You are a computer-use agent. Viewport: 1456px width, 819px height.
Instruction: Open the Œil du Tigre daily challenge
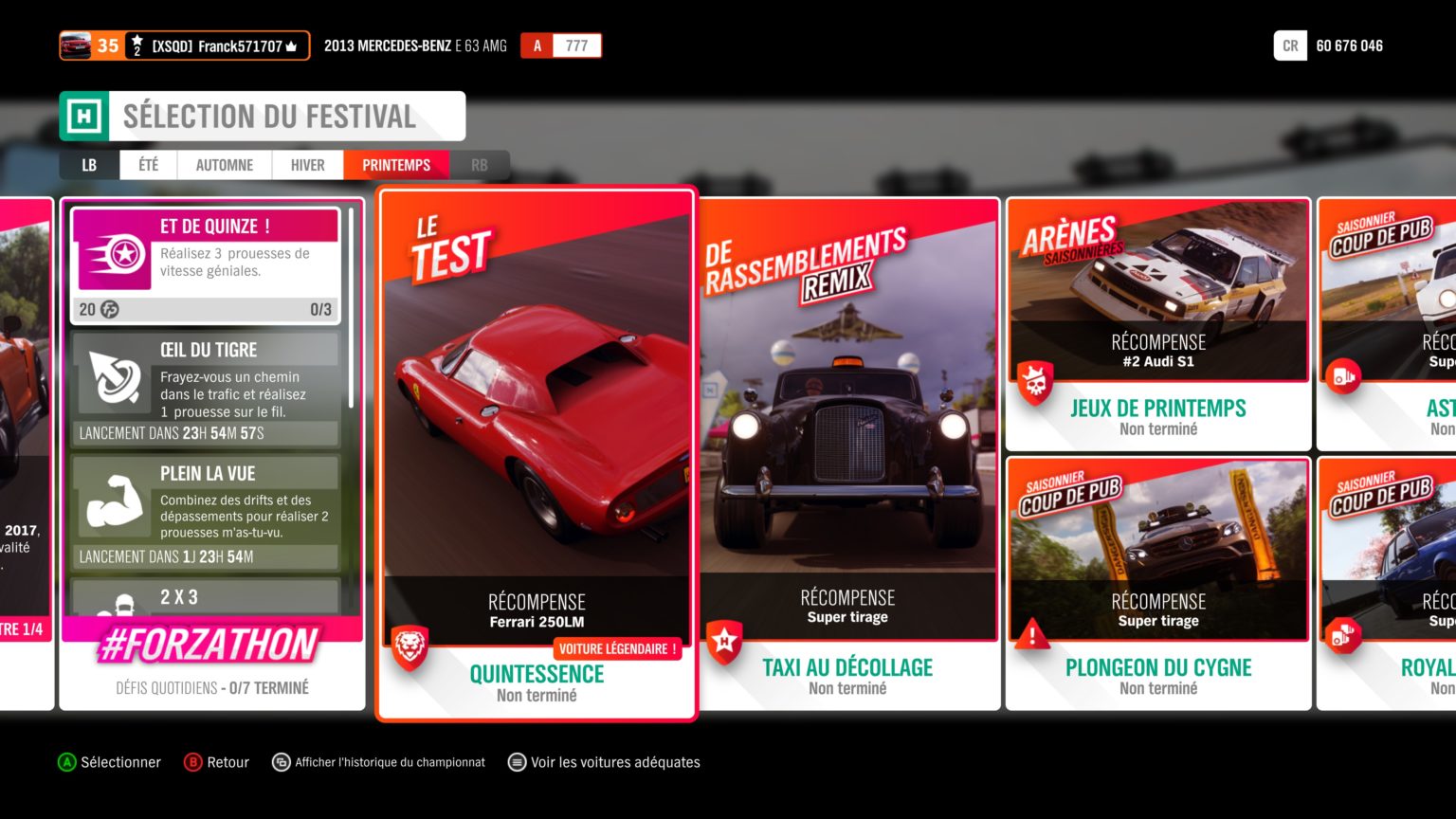[x=206, y=389]
